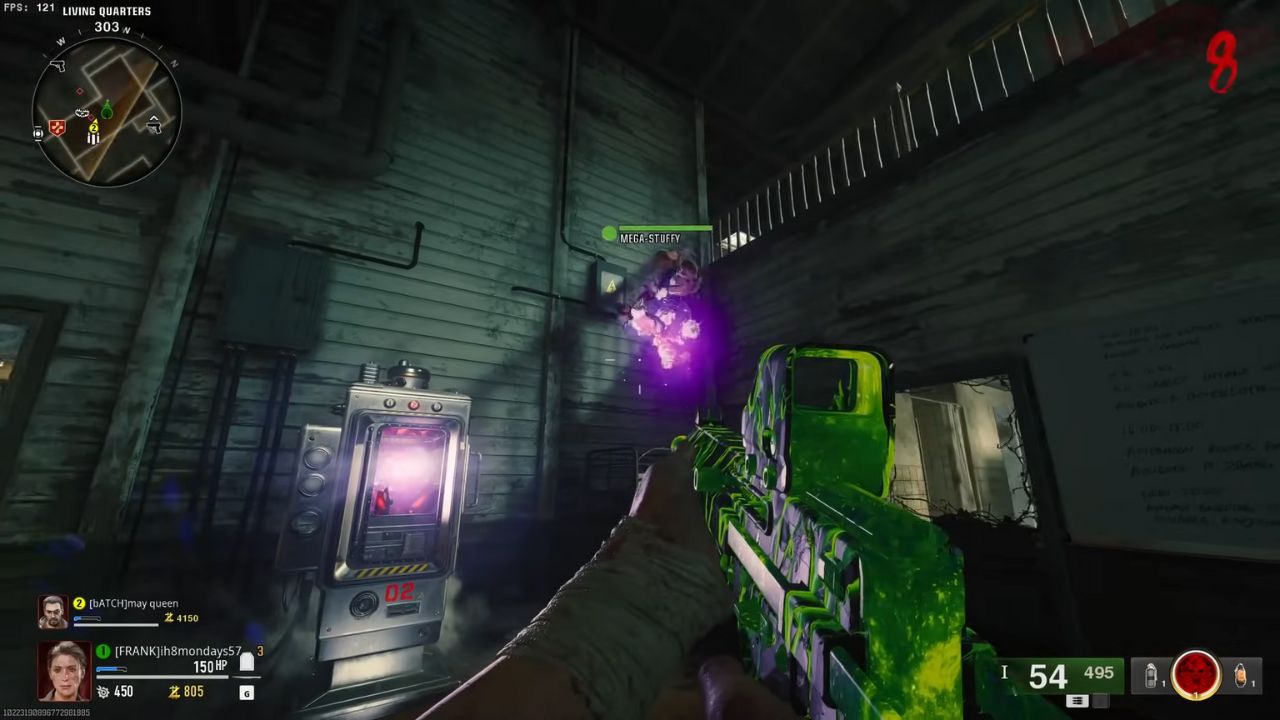Click the salvage gear icon next to 450
The image size is (1280, 720).
[x=102, y=691]
